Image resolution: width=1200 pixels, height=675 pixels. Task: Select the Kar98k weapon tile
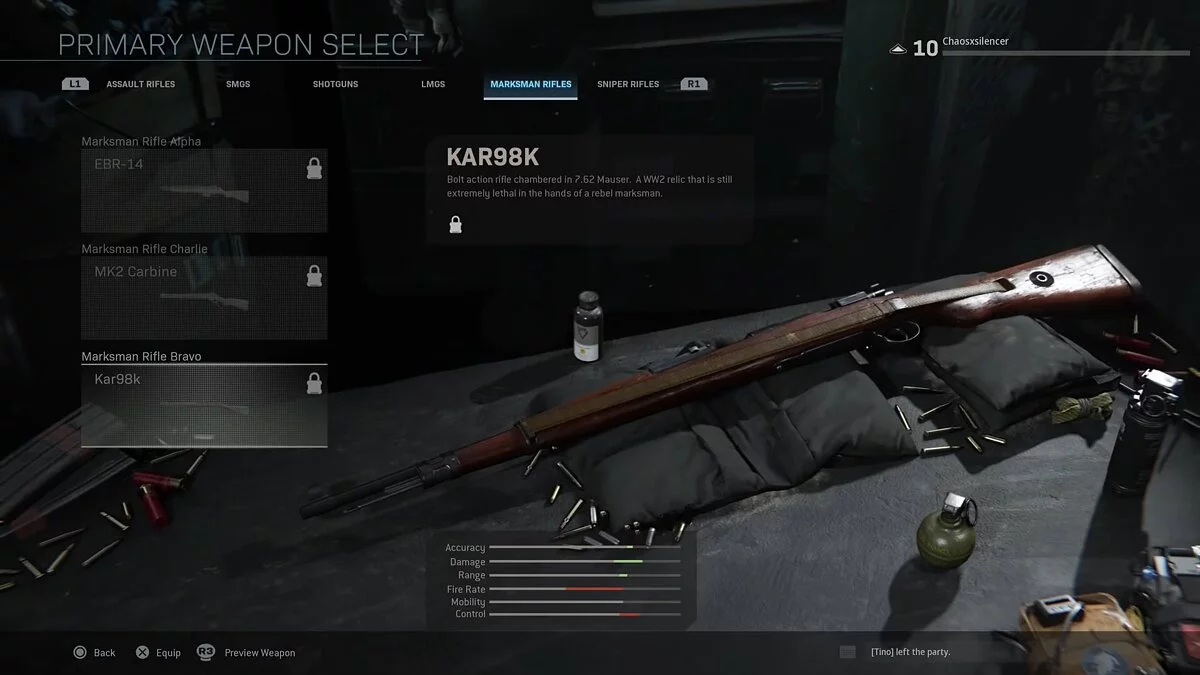tap(204, 405)
